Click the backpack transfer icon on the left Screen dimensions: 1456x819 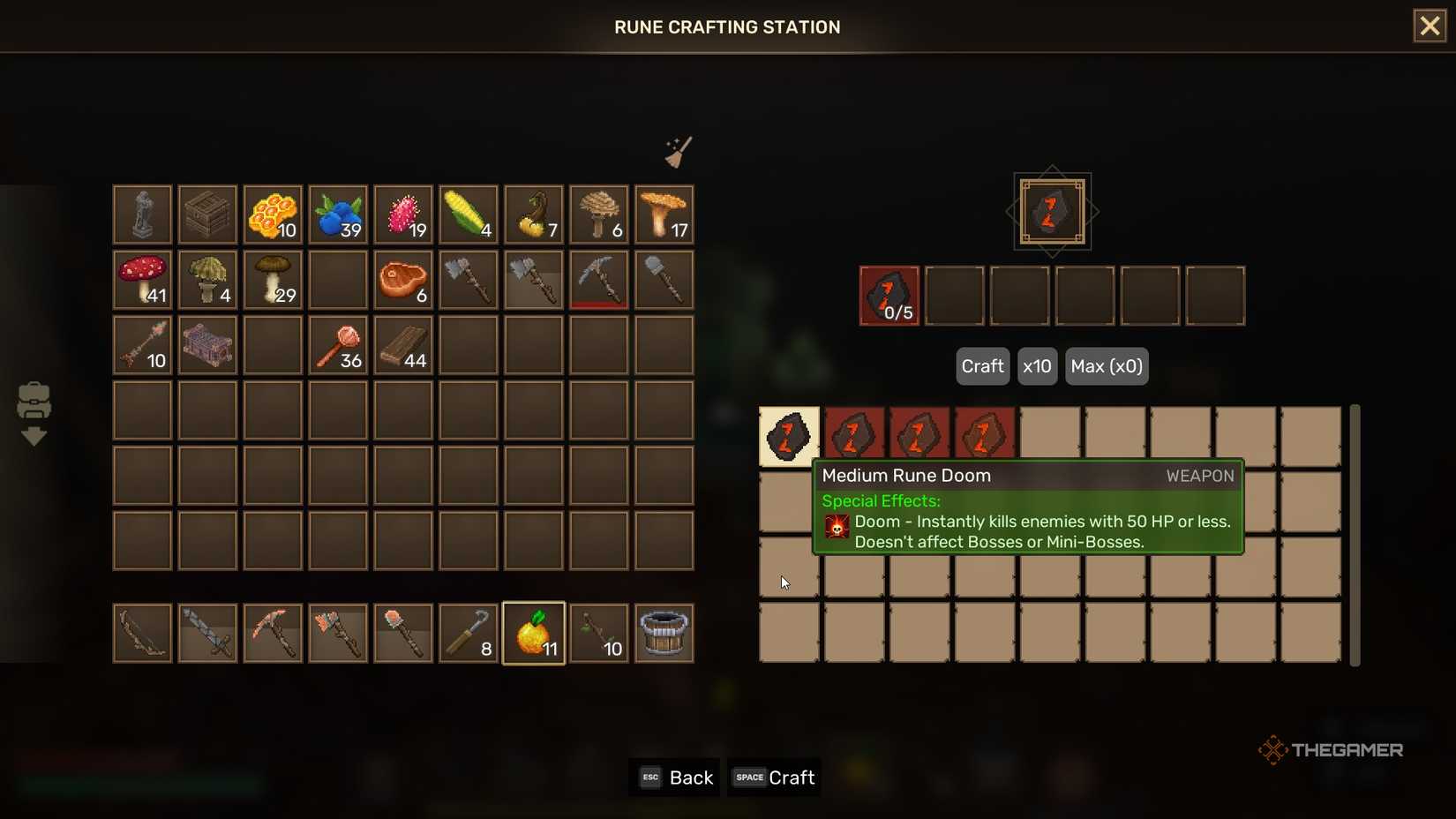click(x=34, y=413)
